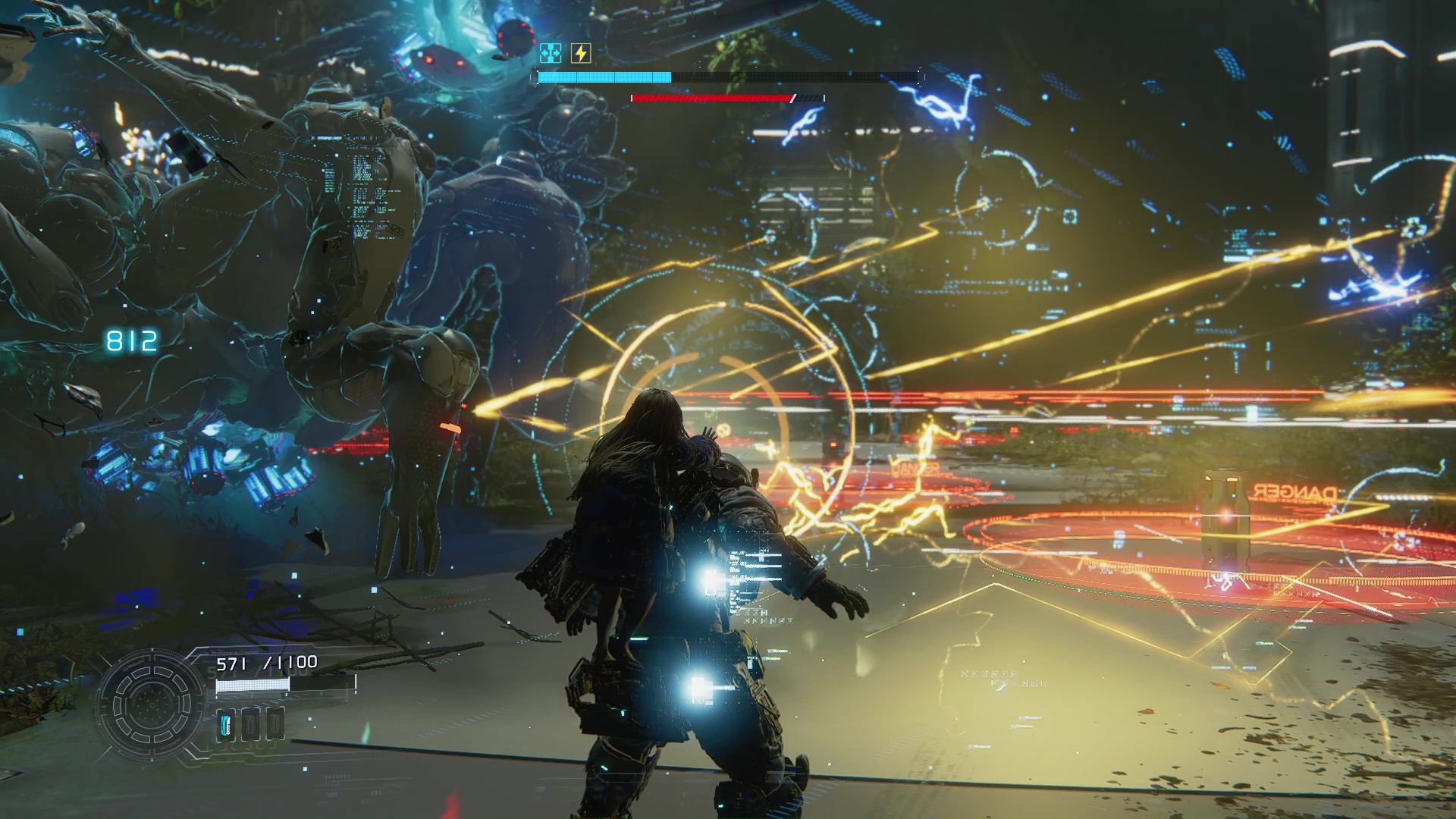Select the yellow lightning bolt status icon
Viewport: 1456px width, 819px height.
coord(581,53)
